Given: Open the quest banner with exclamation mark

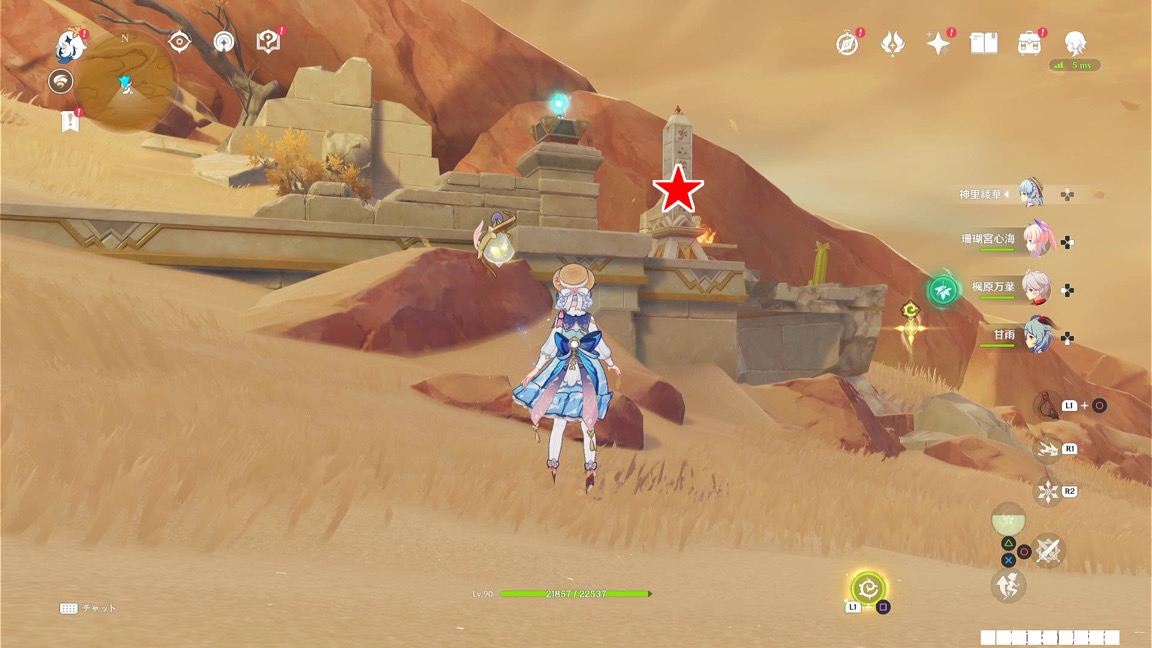Looking at the screenshot, I should pyautogui.click(x=69, y=121).
